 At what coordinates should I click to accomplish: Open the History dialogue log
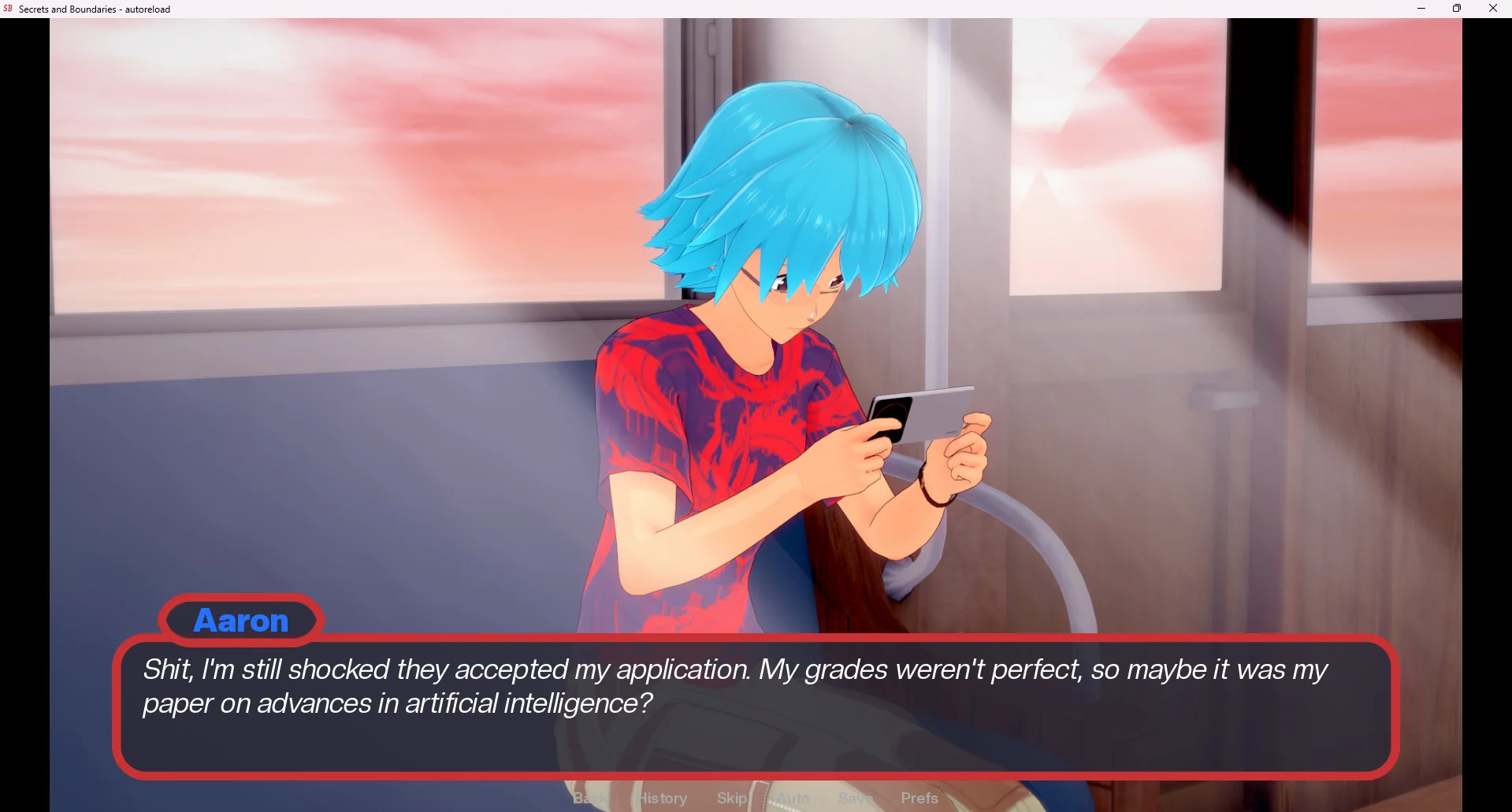(x=663, y=798)
